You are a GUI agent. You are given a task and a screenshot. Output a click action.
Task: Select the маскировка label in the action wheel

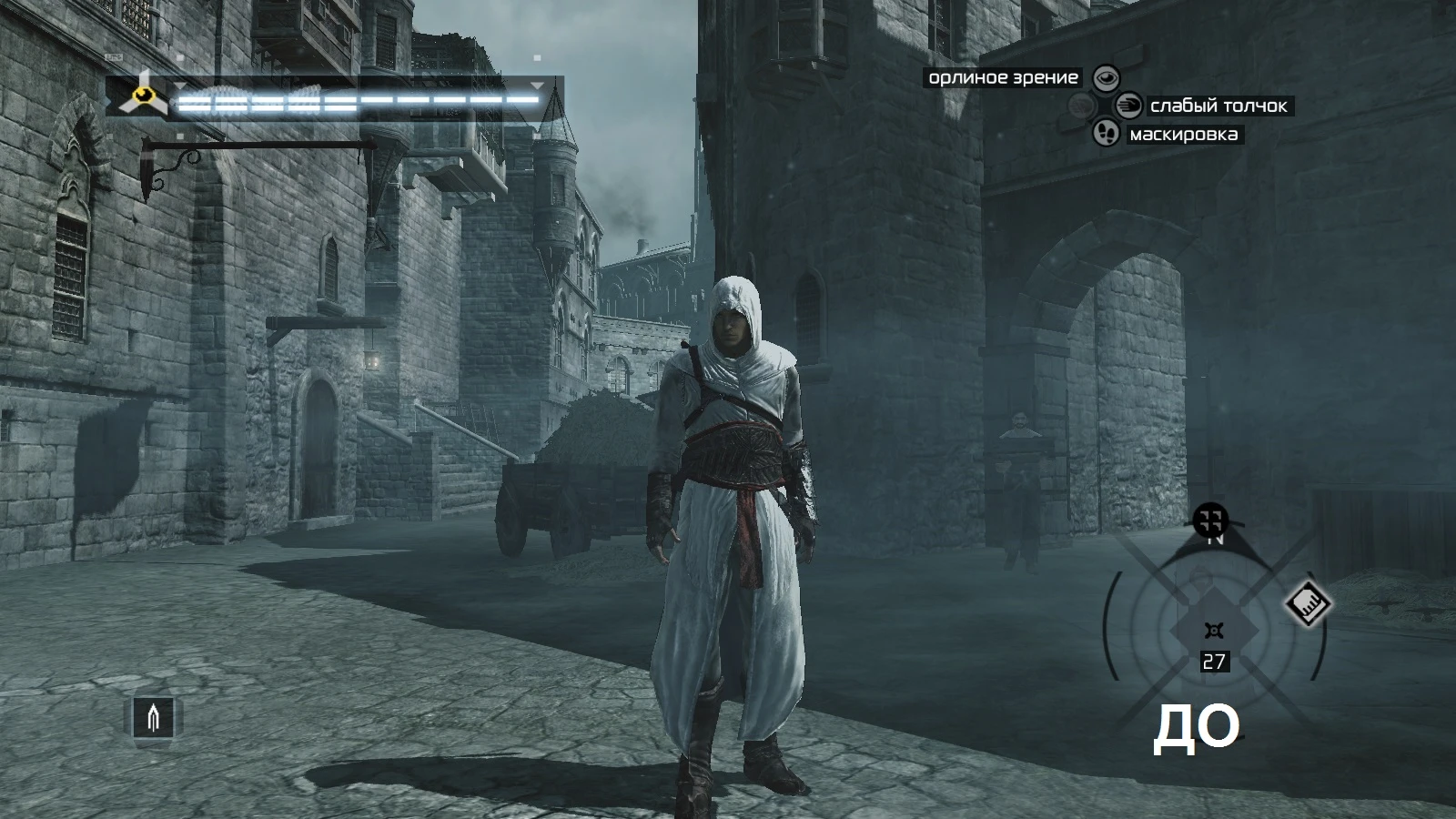[x=1183, y=134]
